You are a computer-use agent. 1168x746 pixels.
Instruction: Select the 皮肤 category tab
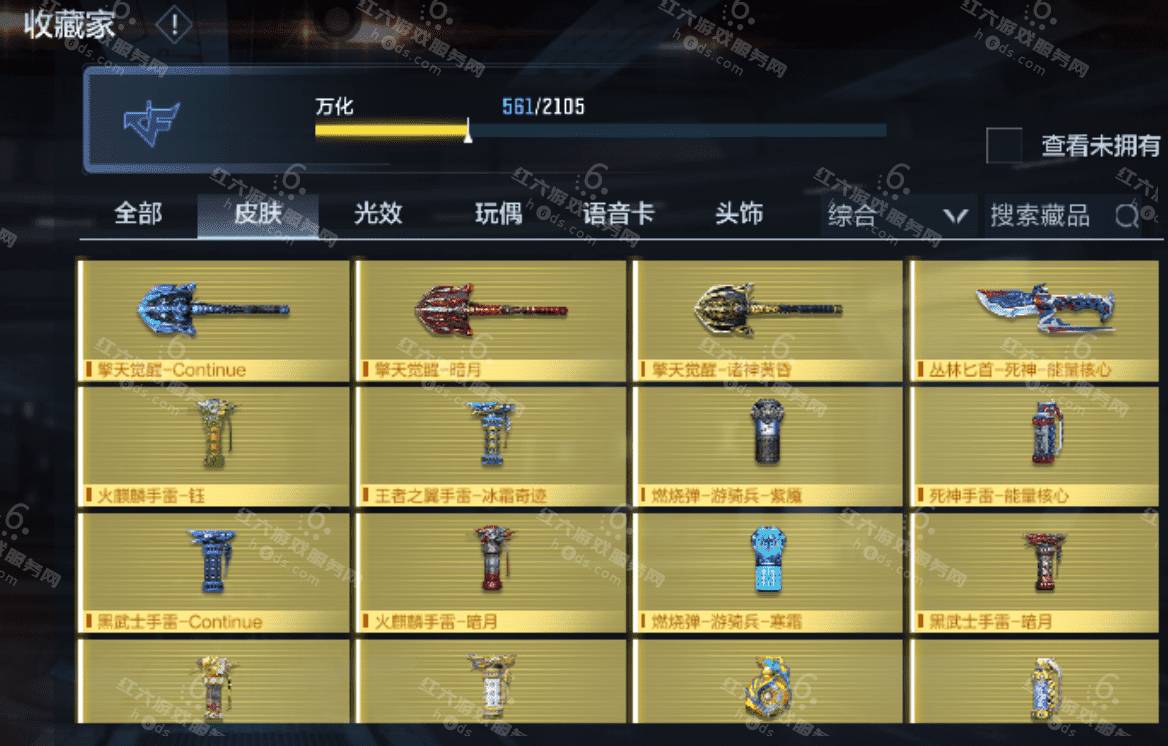[x=258, y=213]
